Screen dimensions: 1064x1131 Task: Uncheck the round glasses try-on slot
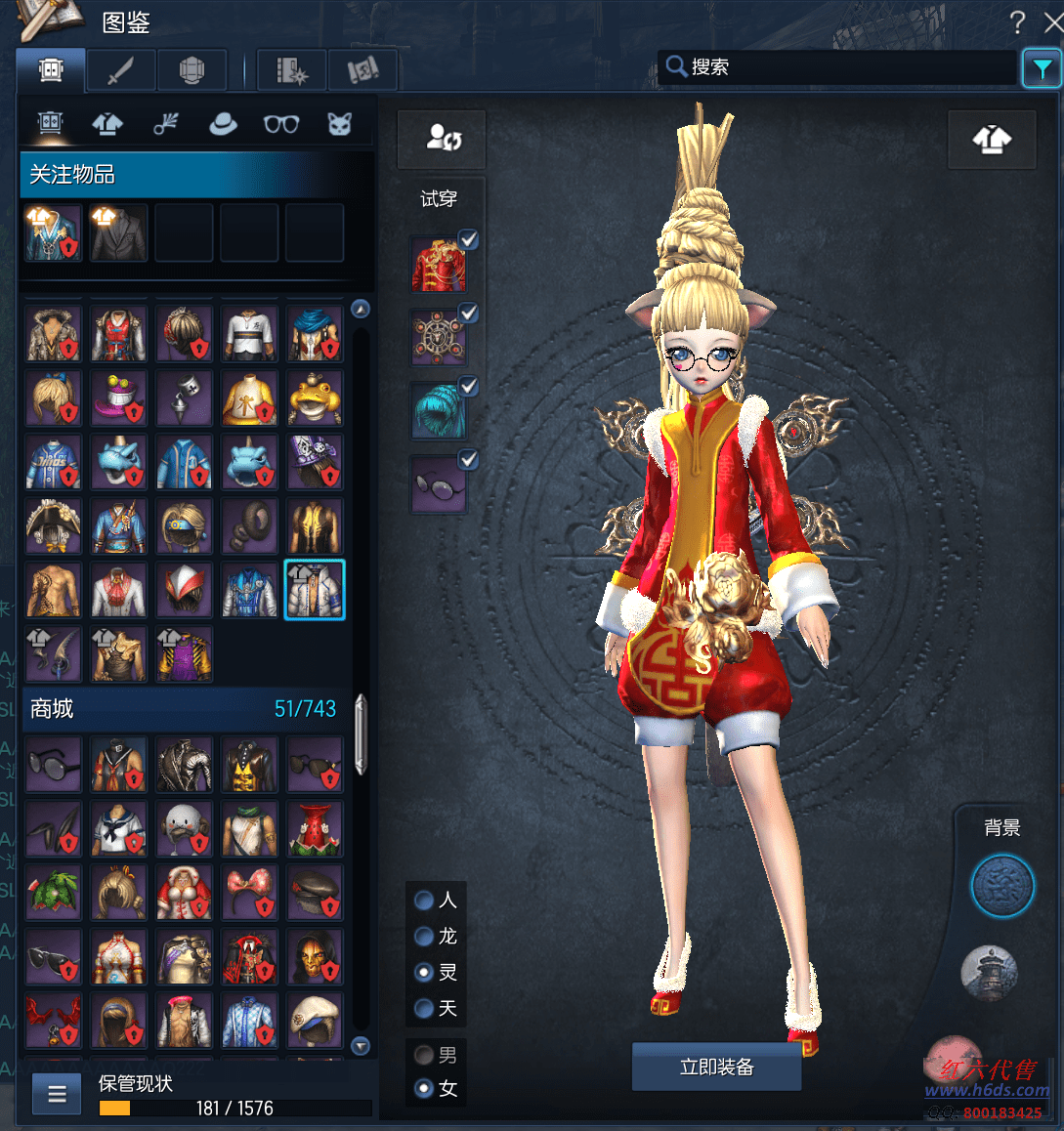(x=469, y=459)
